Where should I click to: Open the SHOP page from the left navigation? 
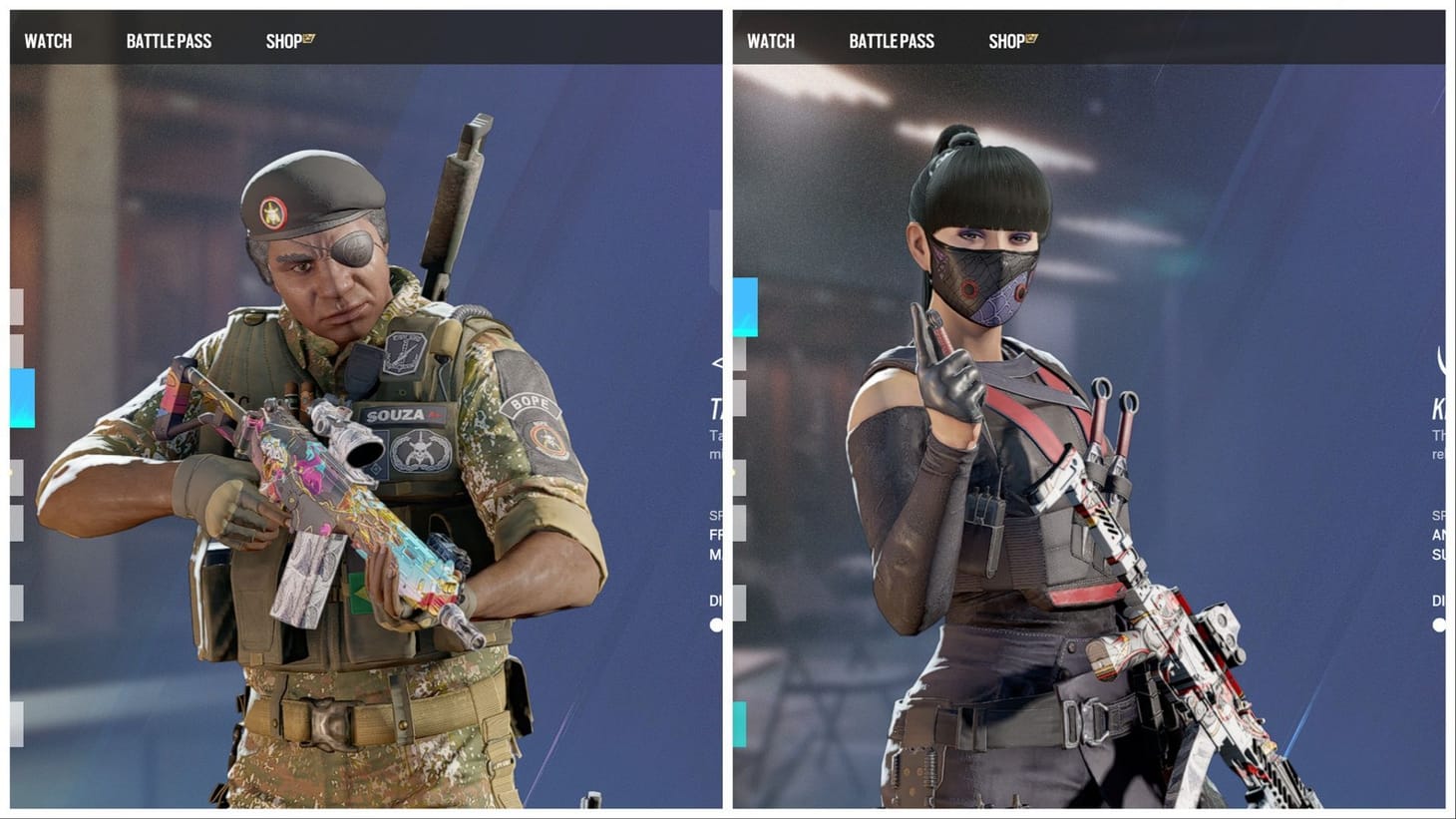(282, 40)
